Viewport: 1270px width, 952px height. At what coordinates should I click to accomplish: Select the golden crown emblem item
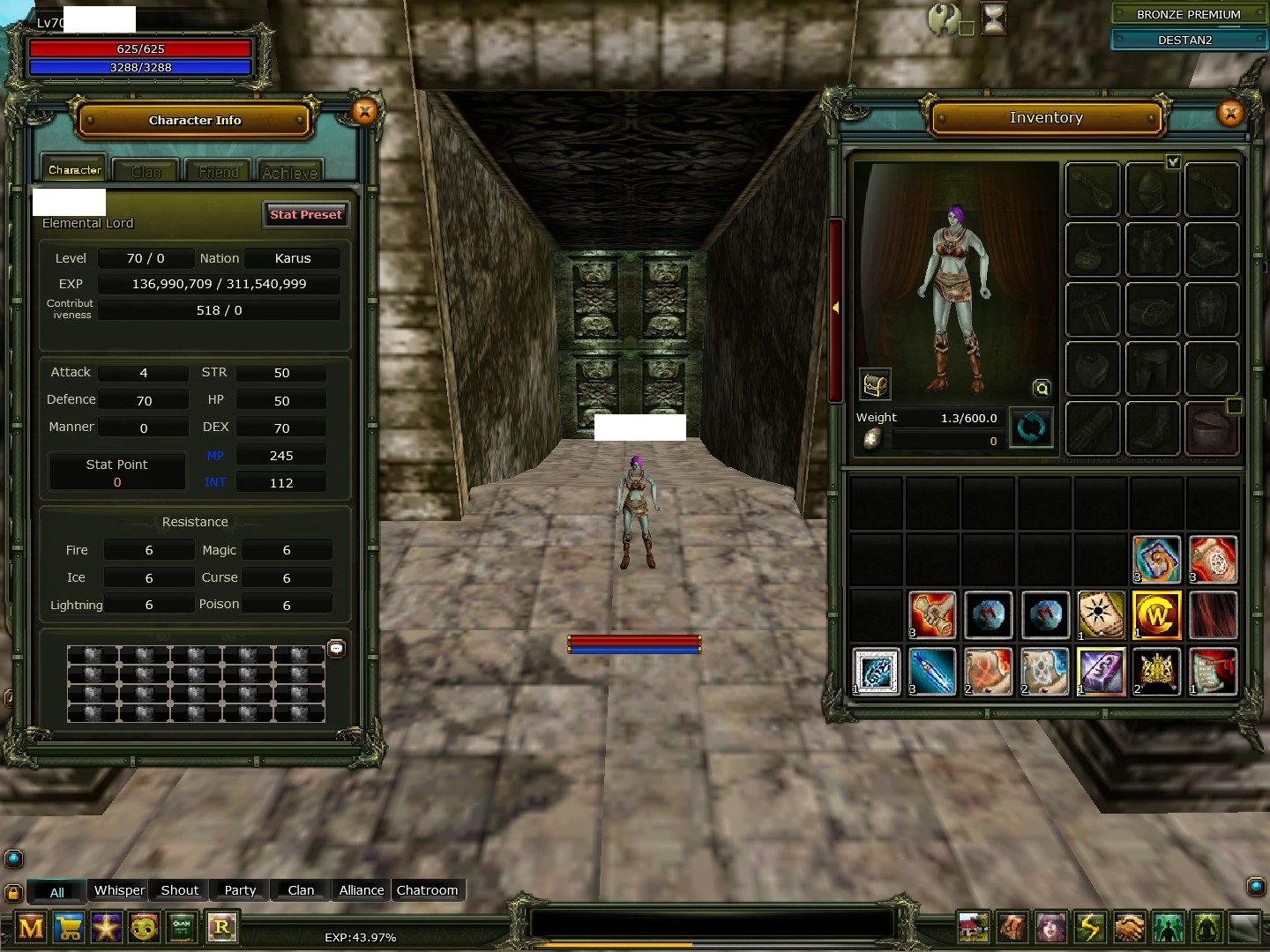(1156, 671)
